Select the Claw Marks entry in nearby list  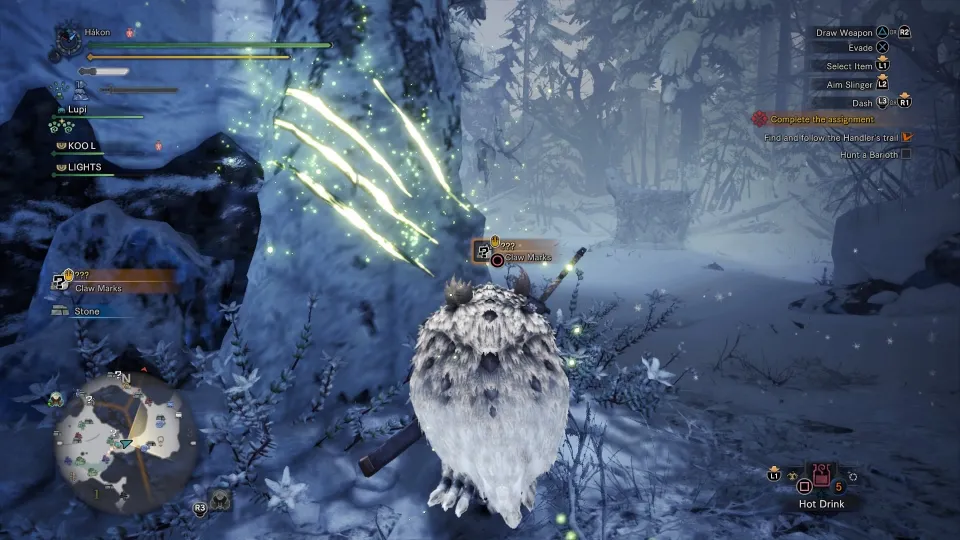coord(98,288)
